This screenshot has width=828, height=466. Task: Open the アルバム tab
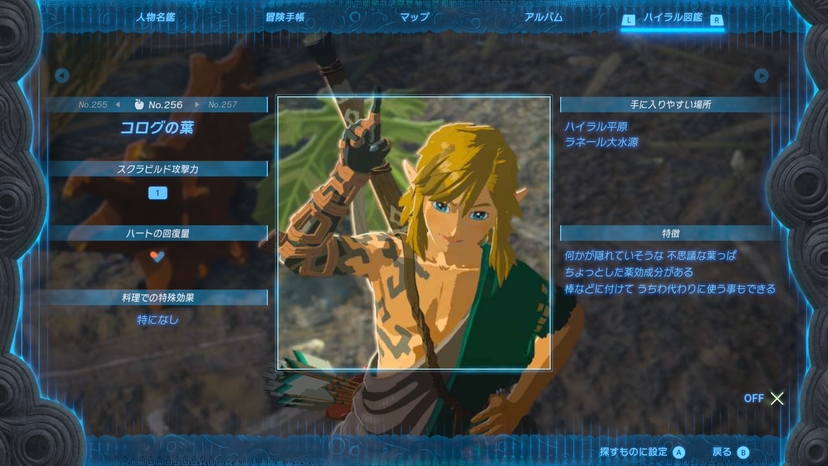[x=543, y=18]
